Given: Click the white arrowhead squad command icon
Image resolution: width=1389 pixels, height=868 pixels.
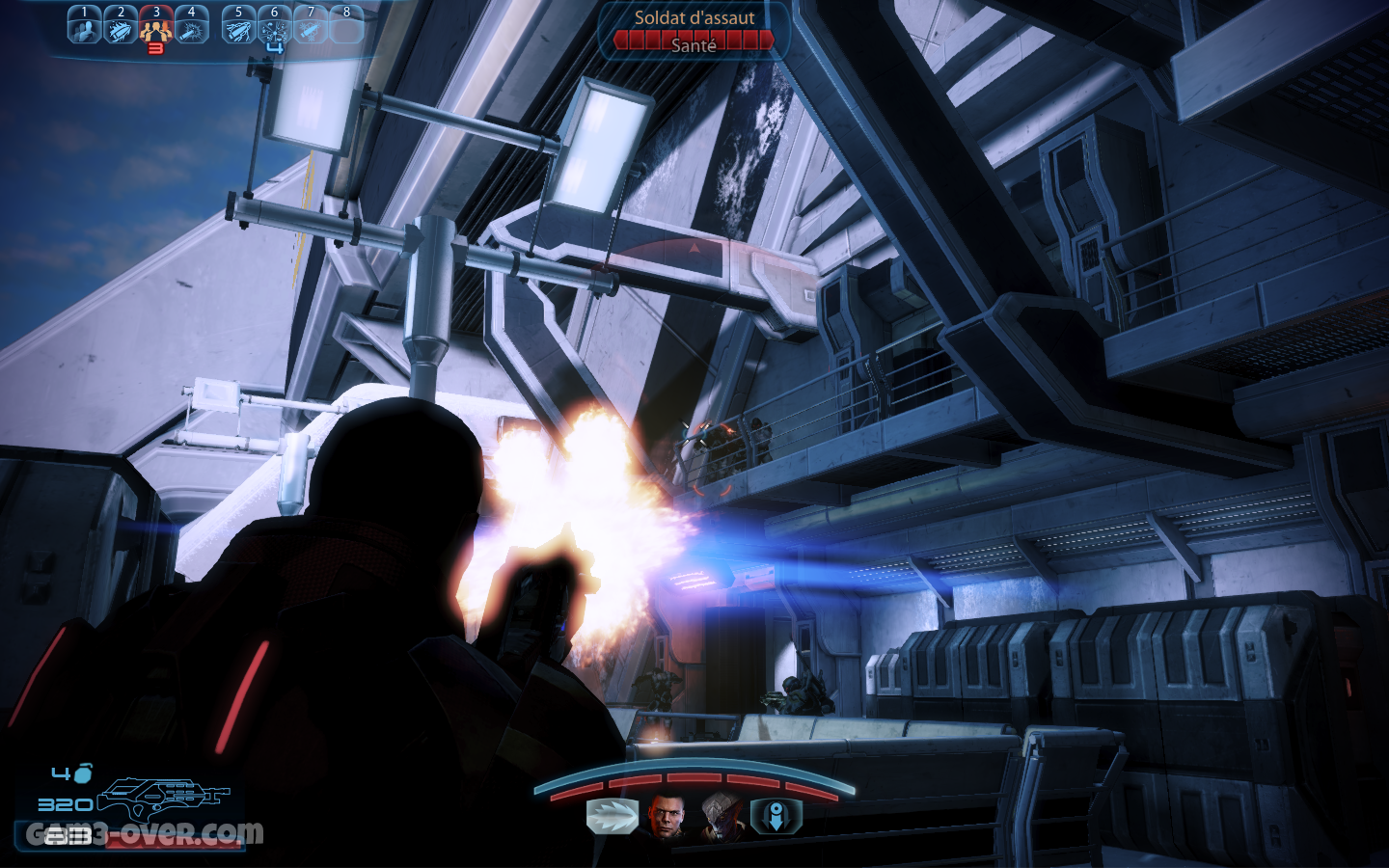Looking at the screenshot, I should 613,816.
